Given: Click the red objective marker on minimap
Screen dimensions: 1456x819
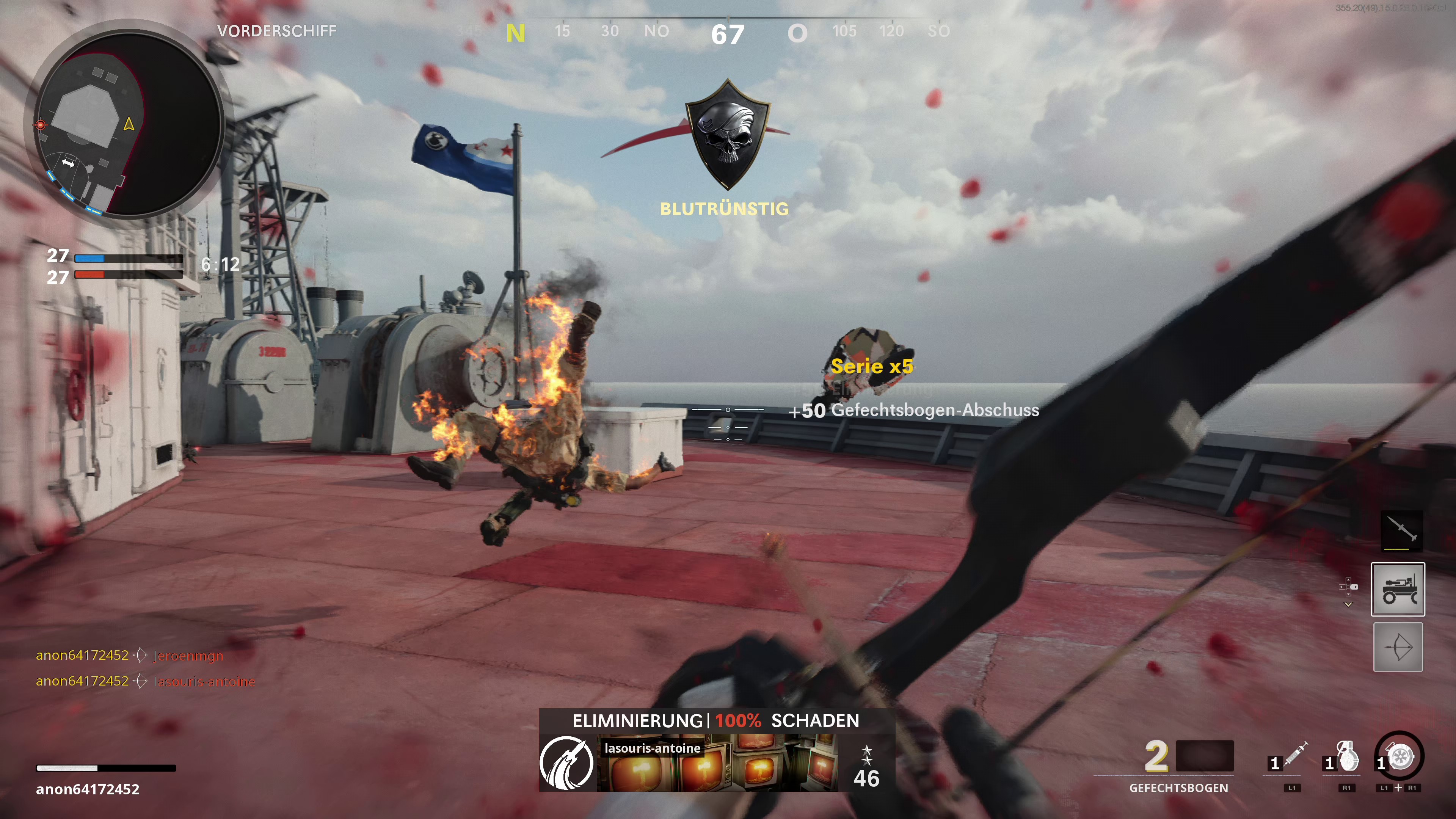Looking at the screenshot, I should pos(40,124).
